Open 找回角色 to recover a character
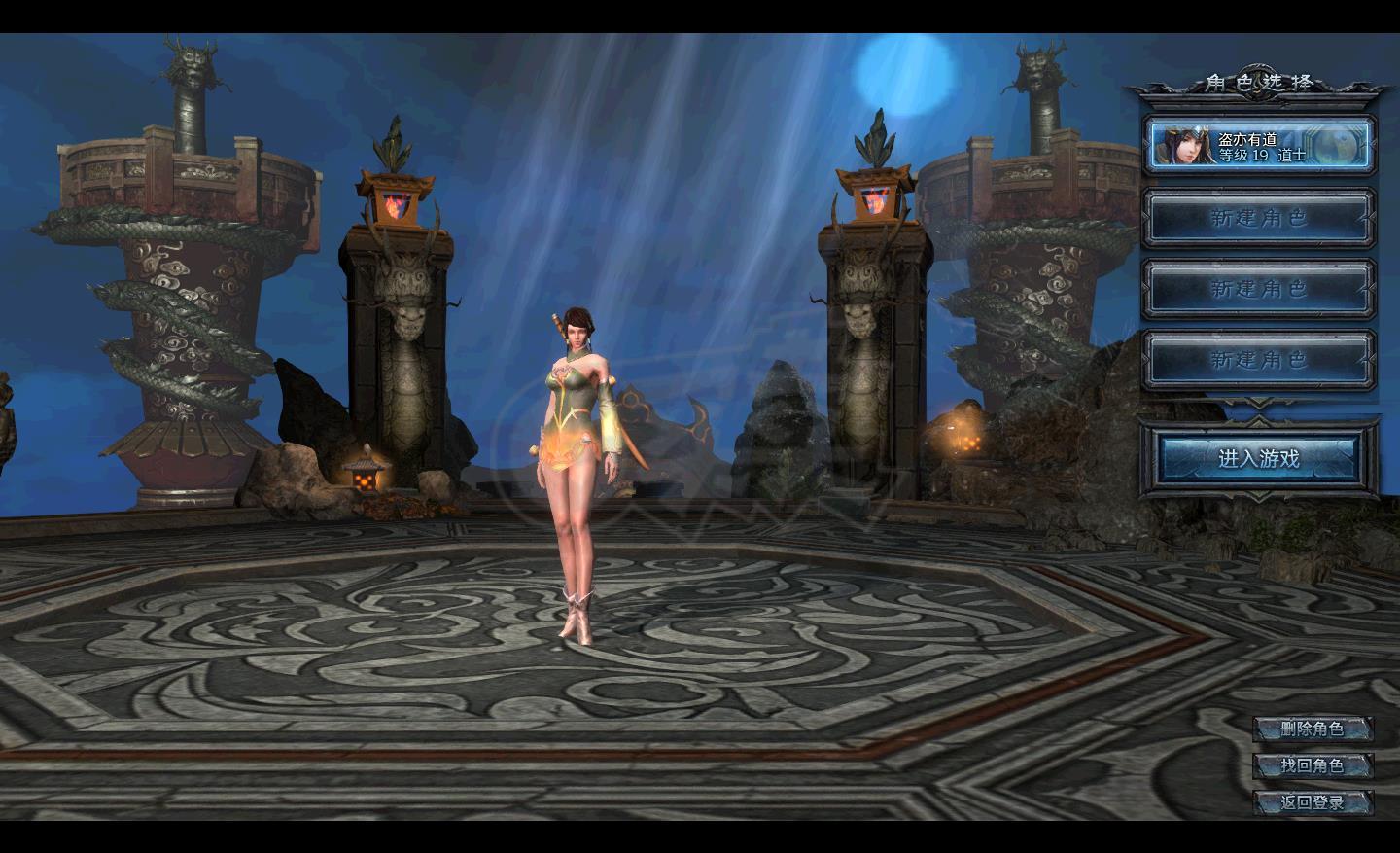1400x853 pixels. coord(1312,765)
